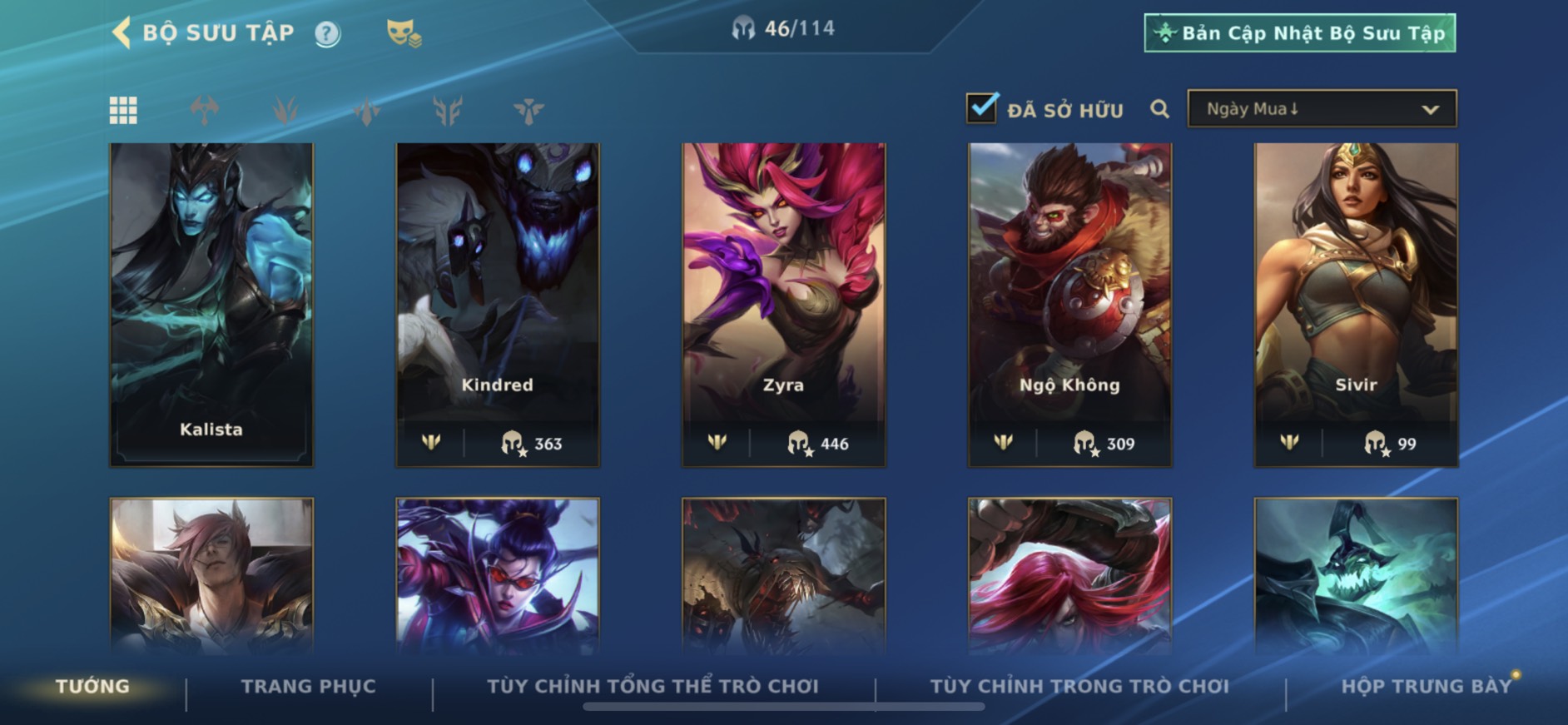This screenshot has height=725, width=1568.
Task: Open Tùy Chỉnh Tổng Thể Trò Chơi tab
Action: point(653,687)
